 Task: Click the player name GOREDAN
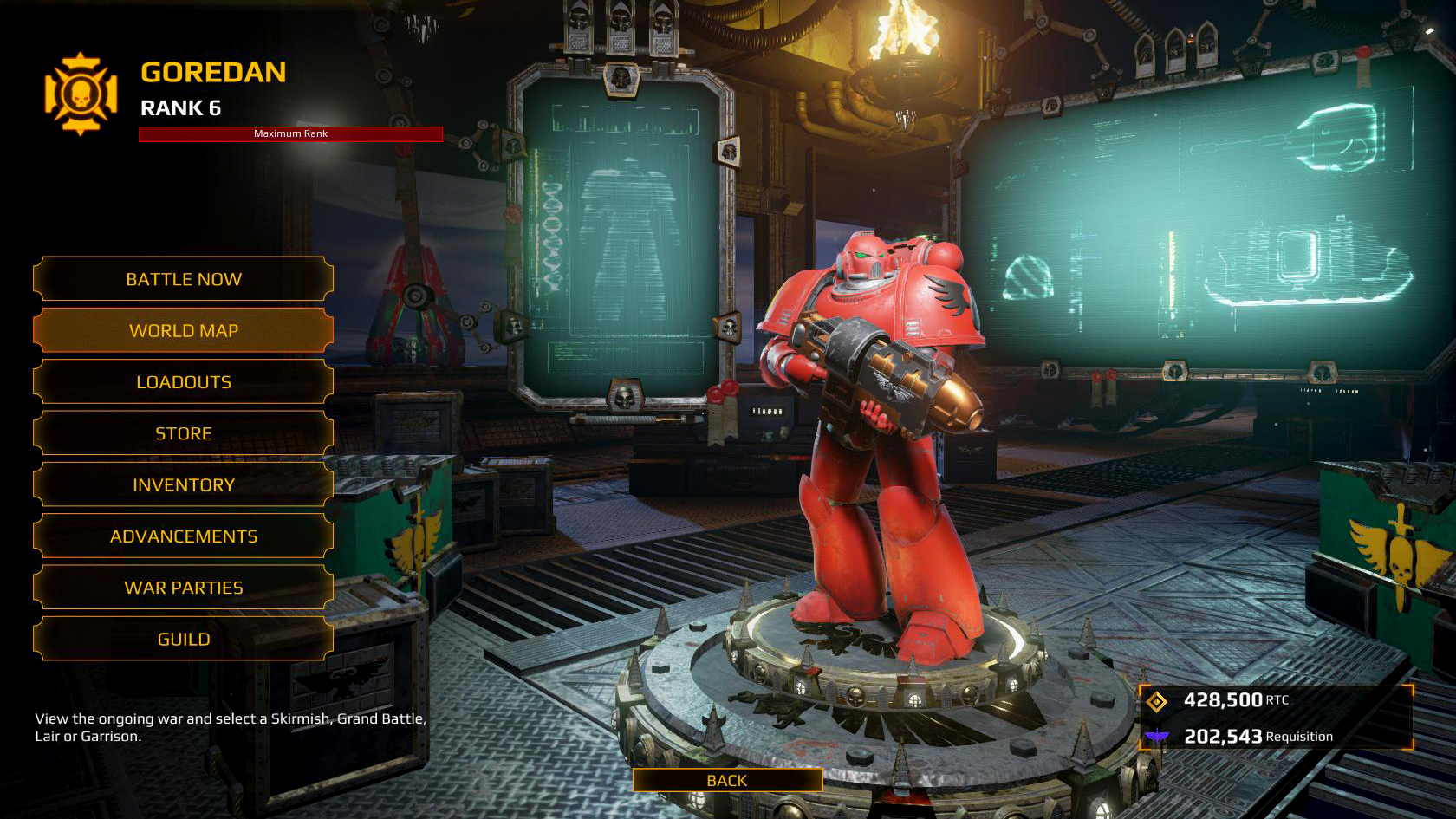click(212, 74)
